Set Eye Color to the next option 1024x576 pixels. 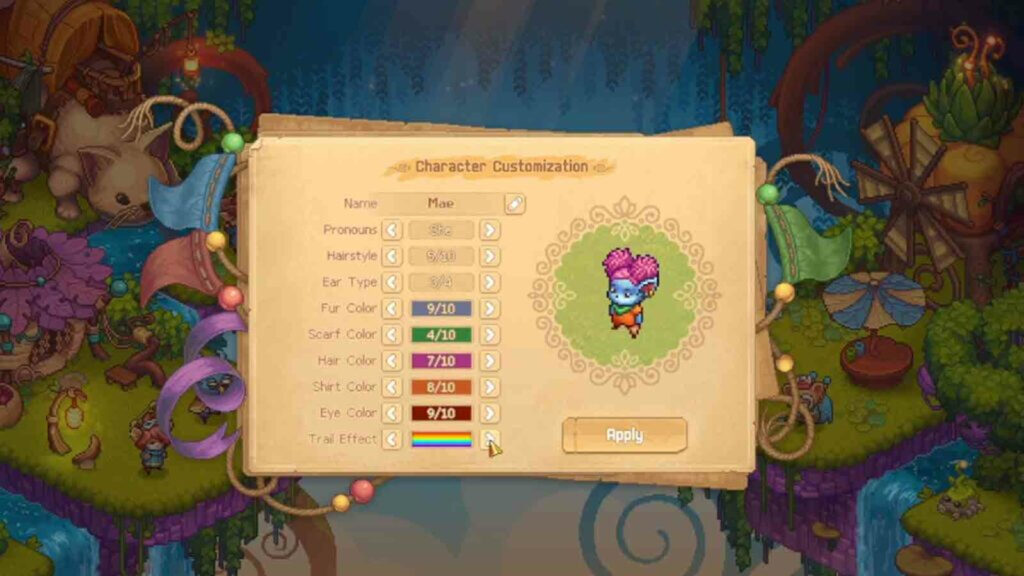pos(489,413)
